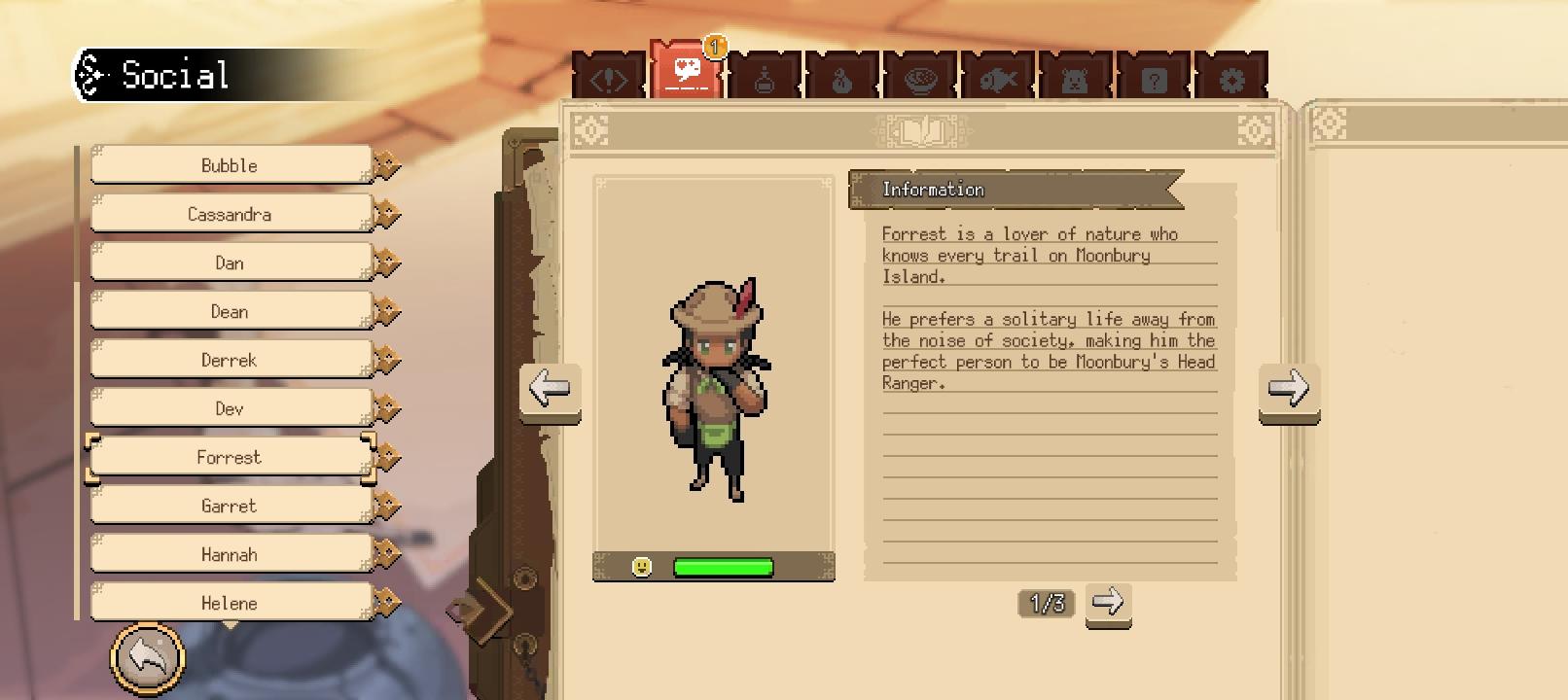This screenshot has height=700, width=1568.
Task: Show Garret's information
Action: 231,506
